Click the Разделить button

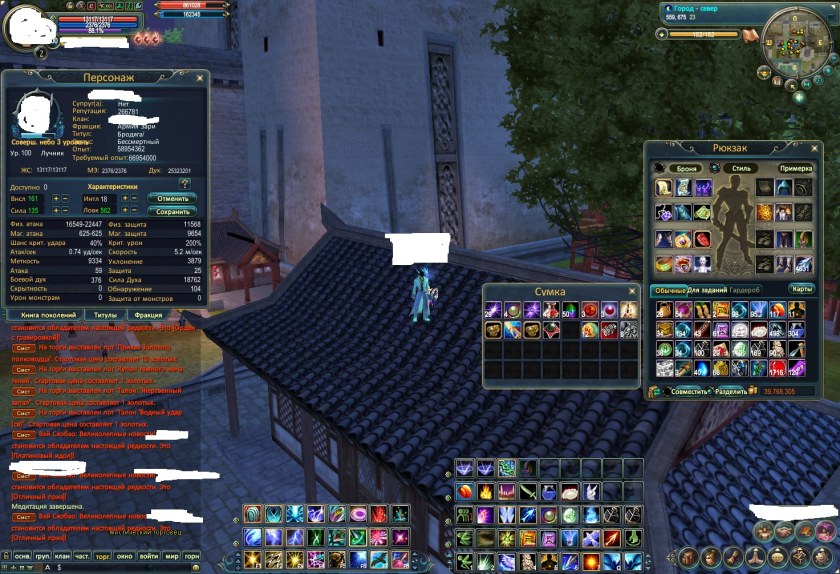pos(731,391)
